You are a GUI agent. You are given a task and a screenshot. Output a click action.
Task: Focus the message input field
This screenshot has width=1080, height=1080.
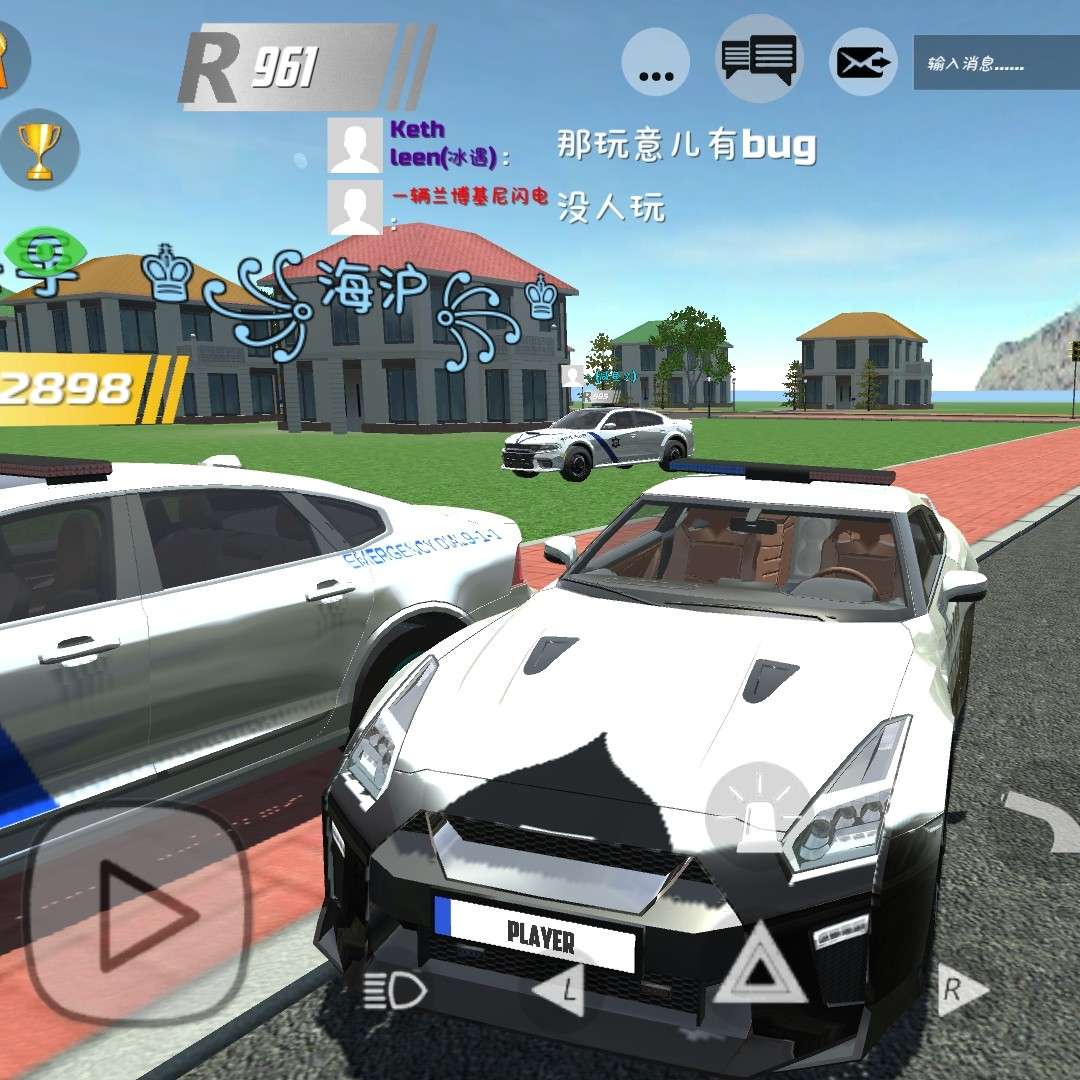[x=995, y=63]
